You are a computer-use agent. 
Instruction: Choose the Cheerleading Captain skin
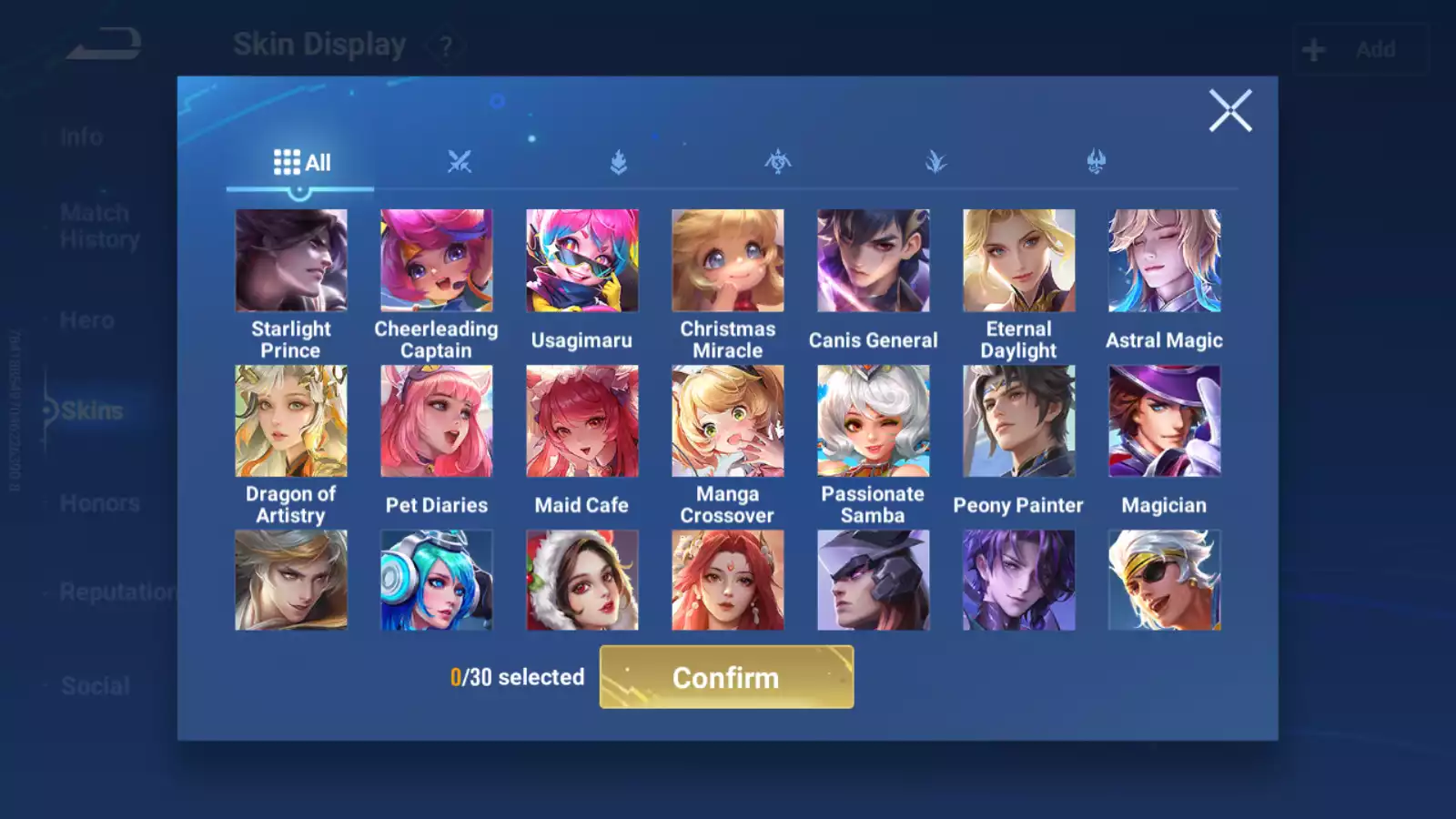click(x=437, y=261)
